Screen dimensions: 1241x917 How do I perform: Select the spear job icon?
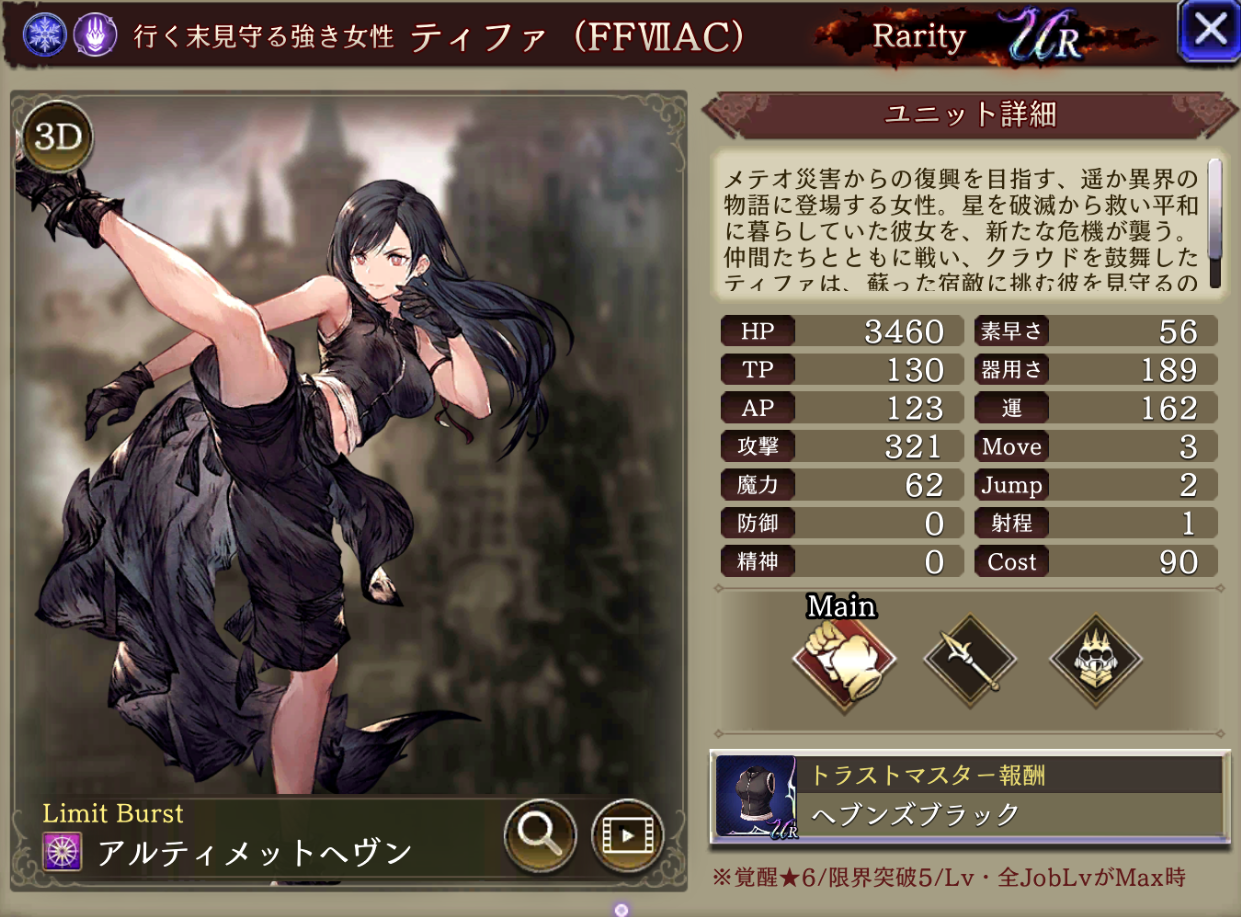point(970,660)
